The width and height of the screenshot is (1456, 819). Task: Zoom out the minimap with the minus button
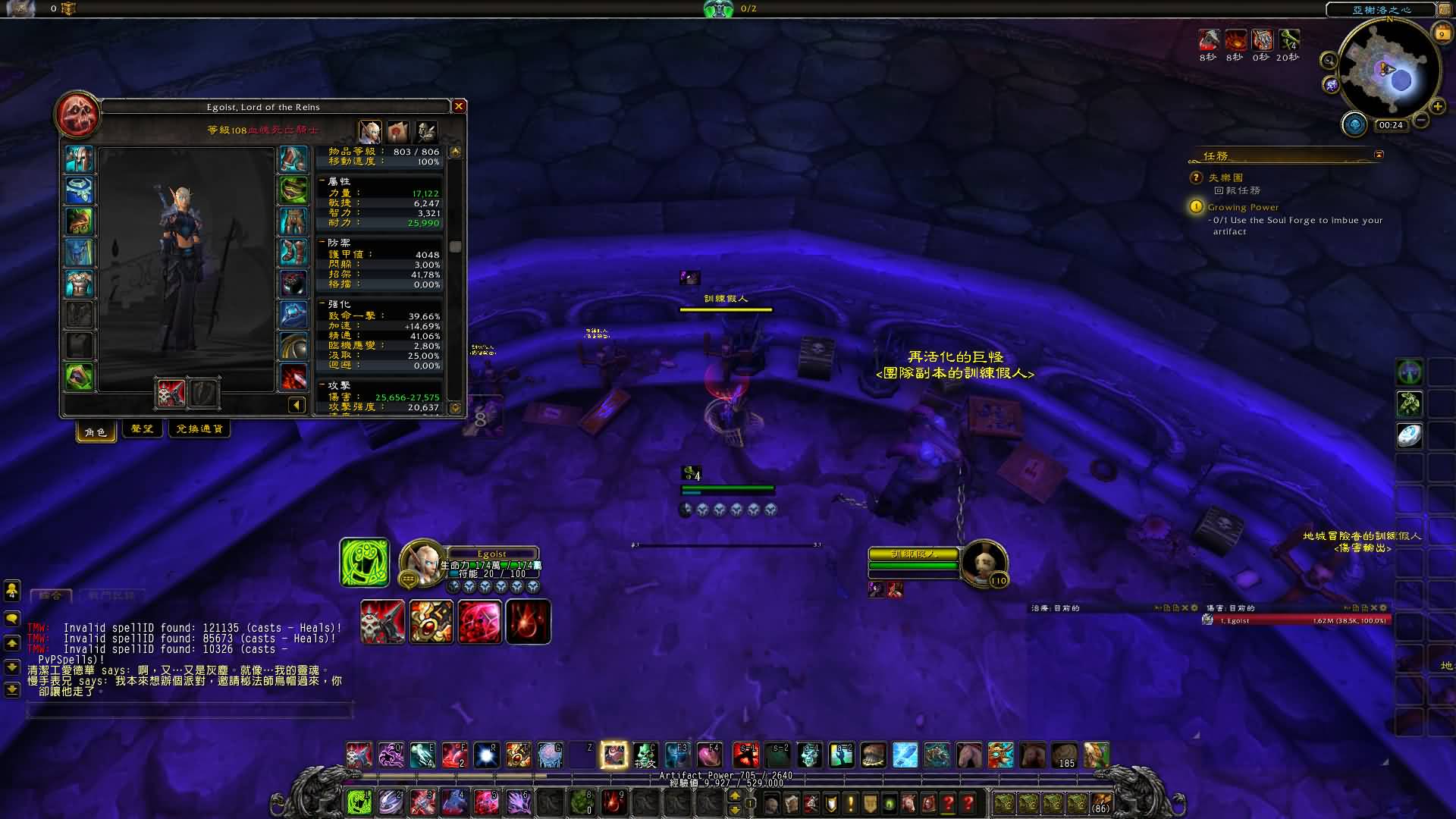(x=1422, y=120)
